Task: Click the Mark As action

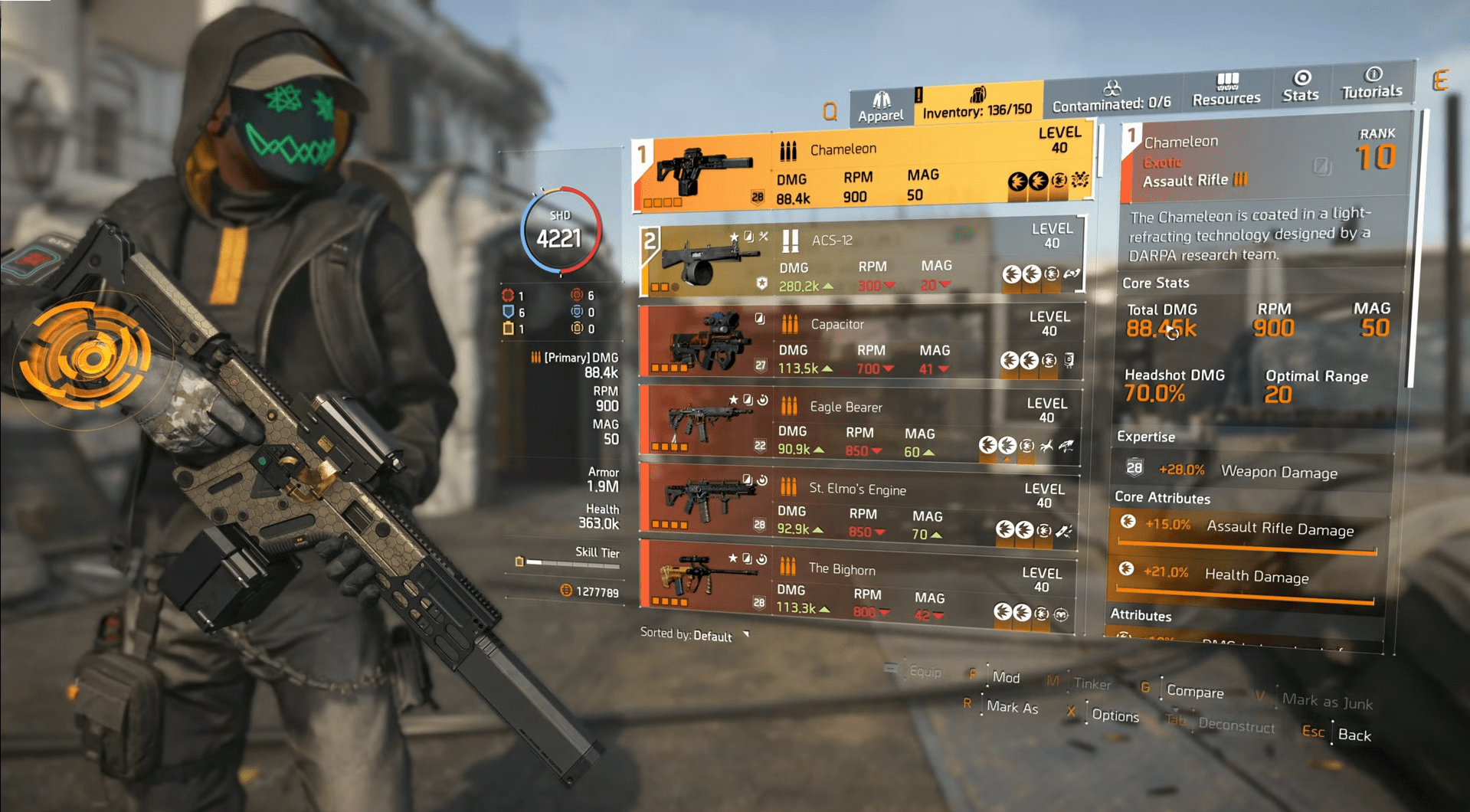Action: 1011,707
